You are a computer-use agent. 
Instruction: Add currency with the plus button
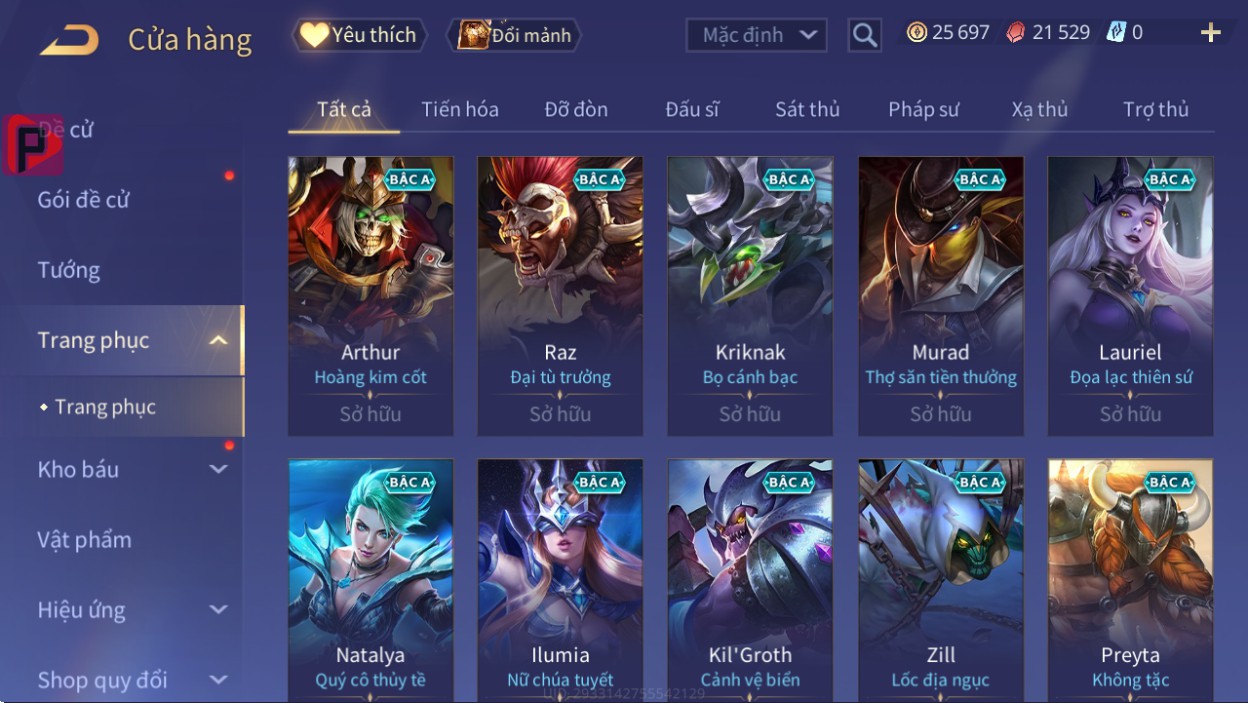(1210, 33)
